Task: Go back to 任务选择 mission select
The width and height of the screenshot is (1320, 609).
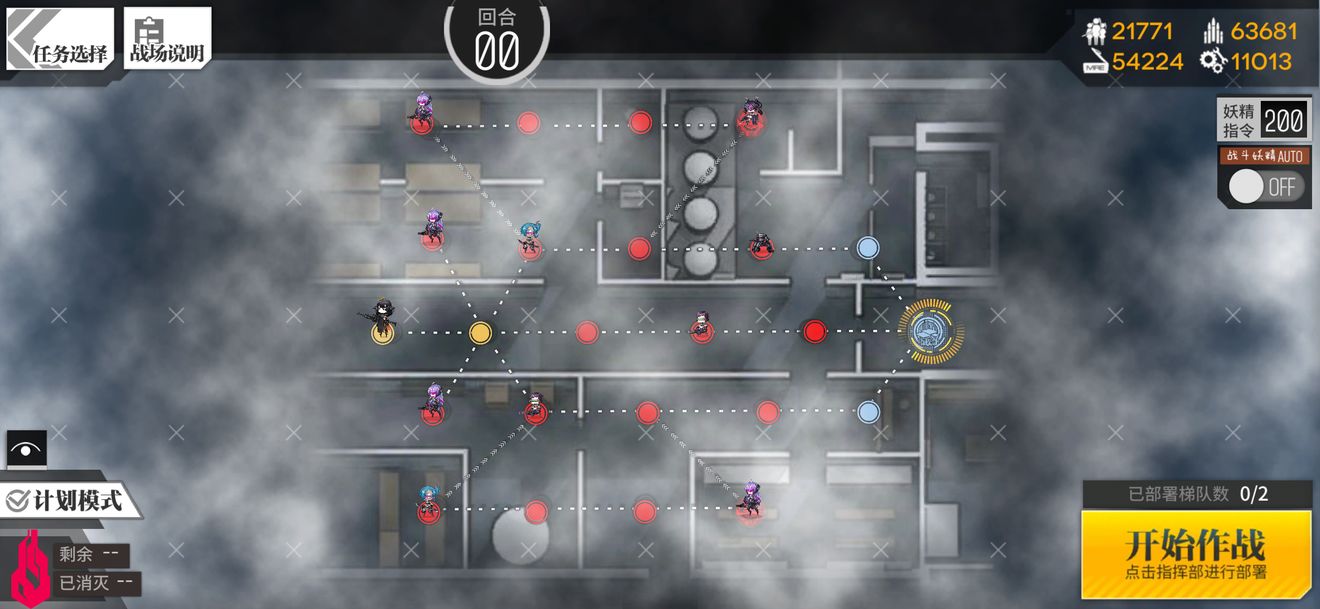Action: click(60, 40)
